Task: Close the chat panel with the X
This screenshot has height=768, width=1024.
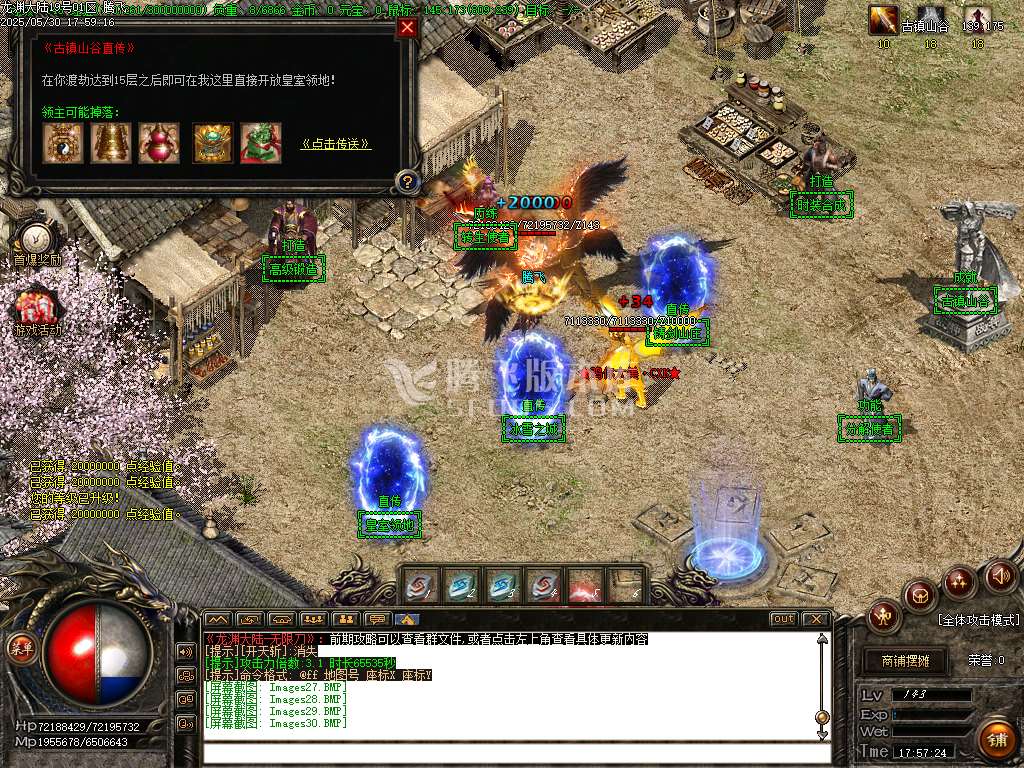Action: point(816,619)
